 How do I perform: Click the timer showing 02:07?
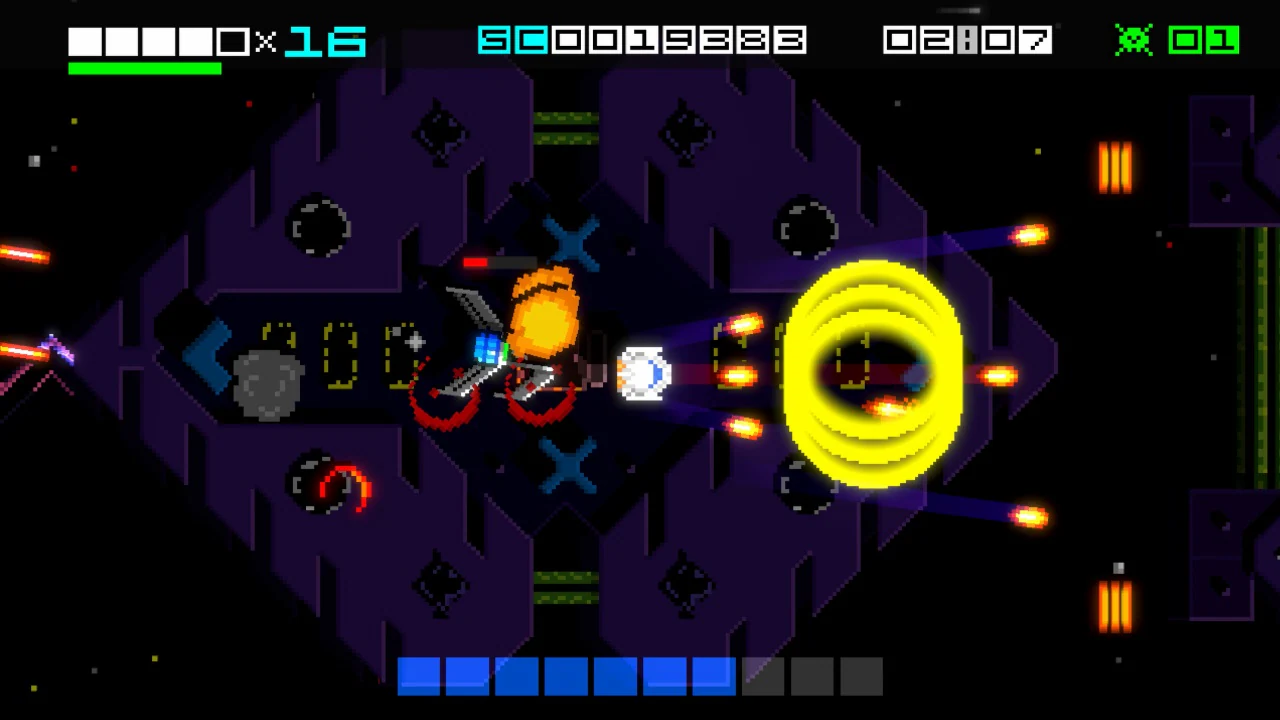[x=966, y=40]
